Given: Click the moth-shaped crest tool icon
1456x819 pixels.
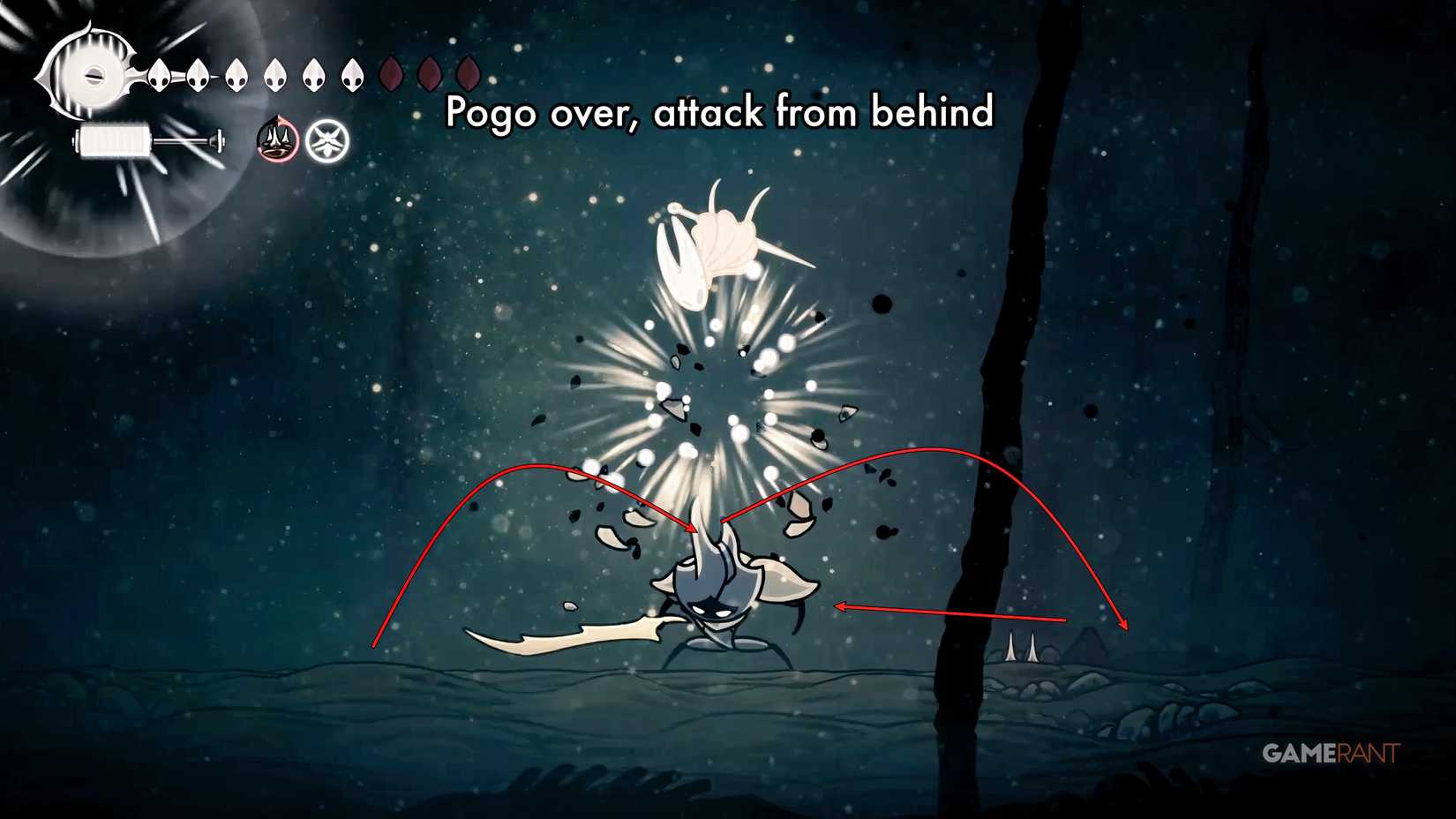Looking at the screenshot, I should pos(327,141).
